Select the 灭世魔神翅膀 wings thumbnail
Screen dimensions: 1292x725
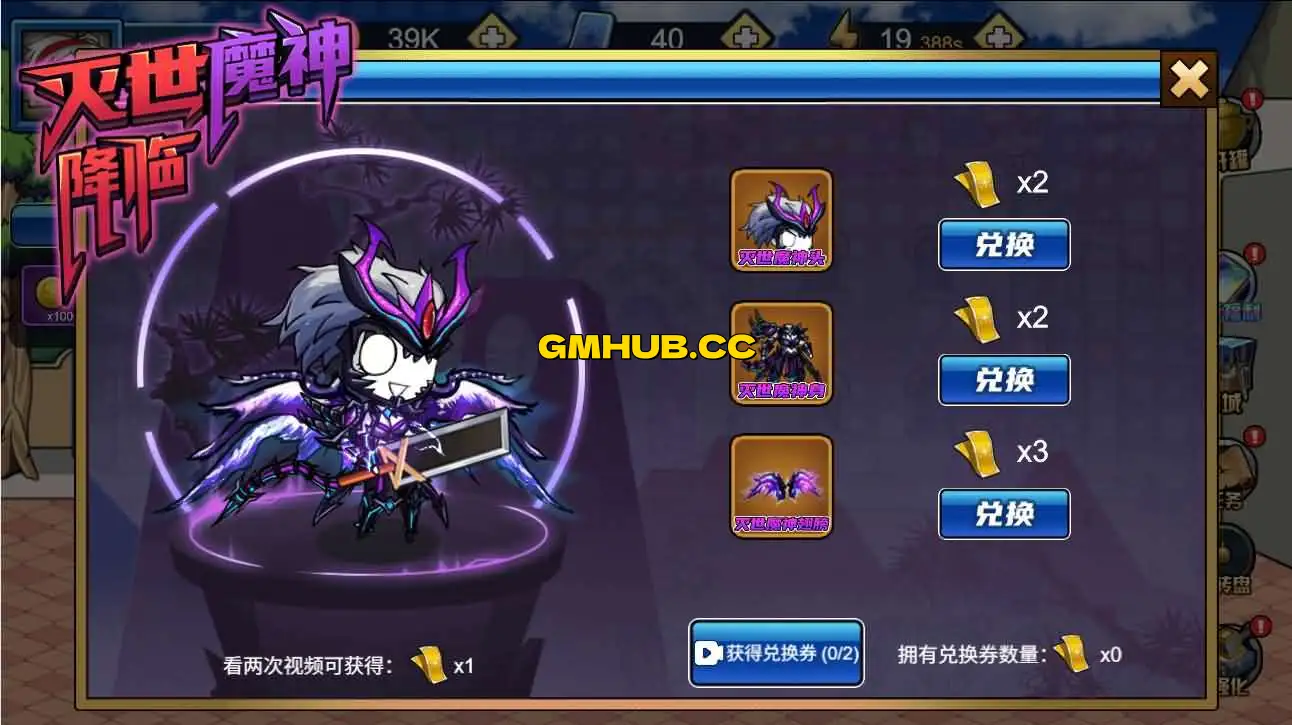point(781,487)
